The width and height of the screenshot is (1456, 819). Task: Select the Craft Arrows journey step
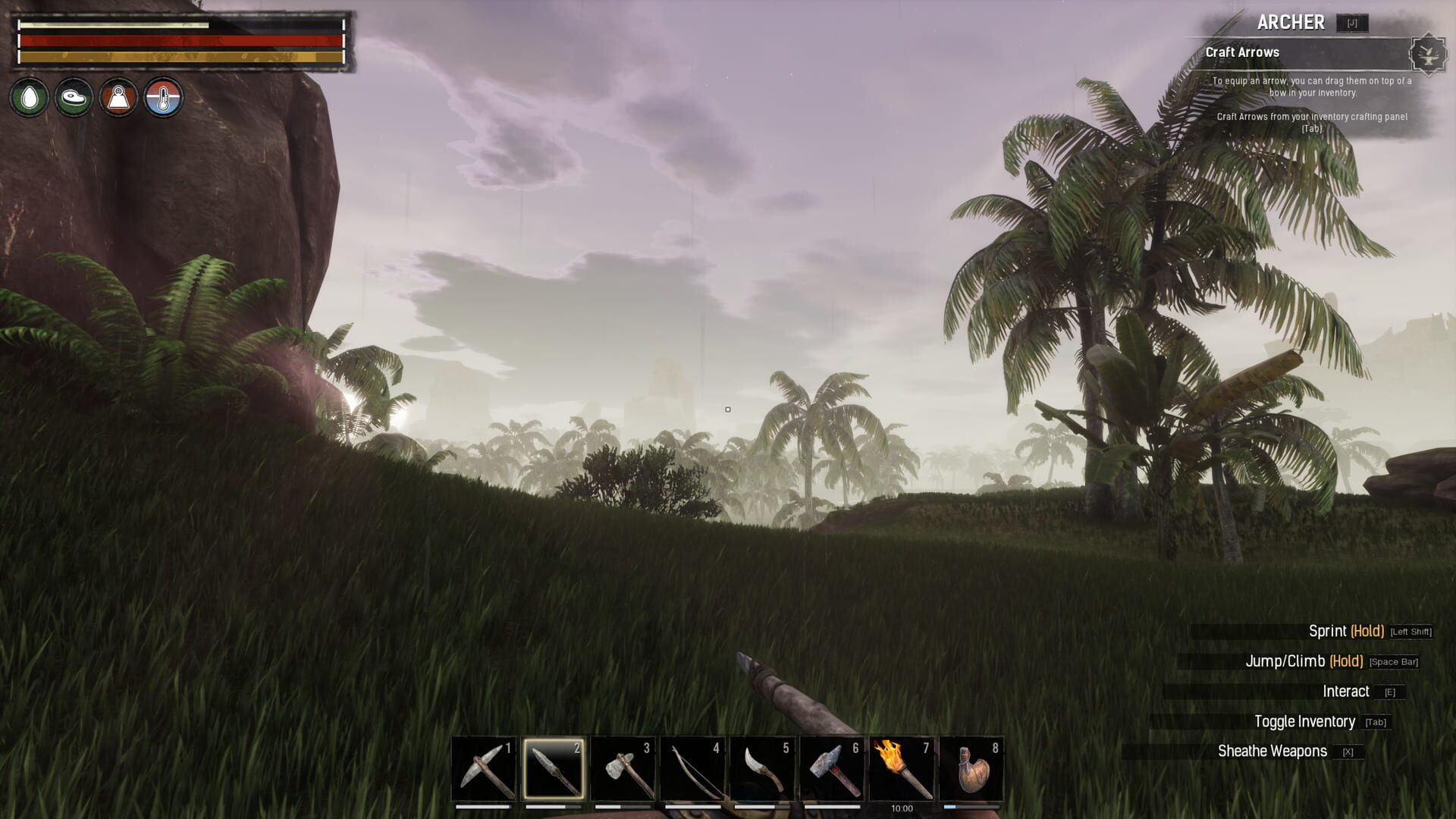point(1242,52)
